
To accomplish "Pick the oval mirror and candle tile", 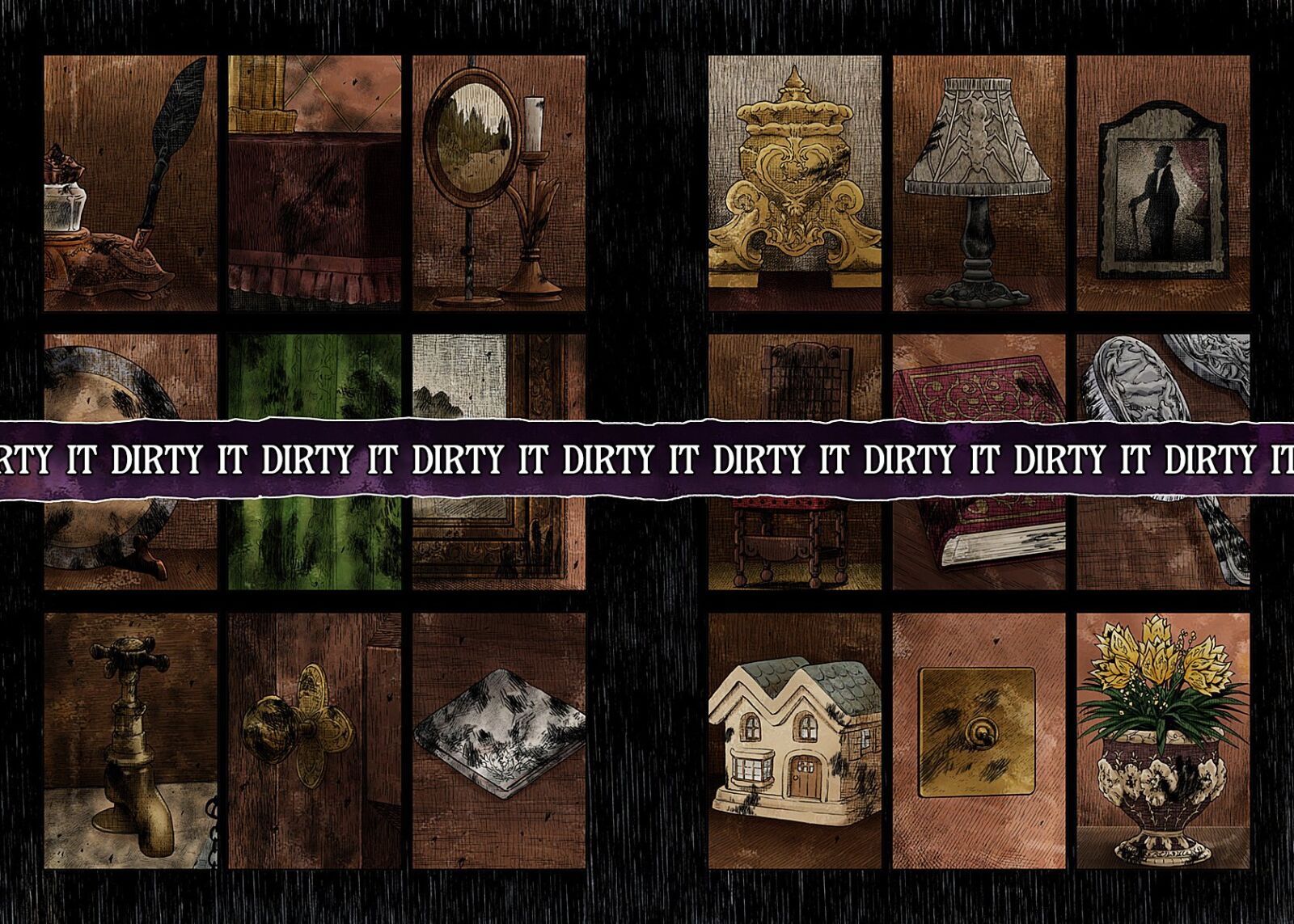I will (499, 183).
